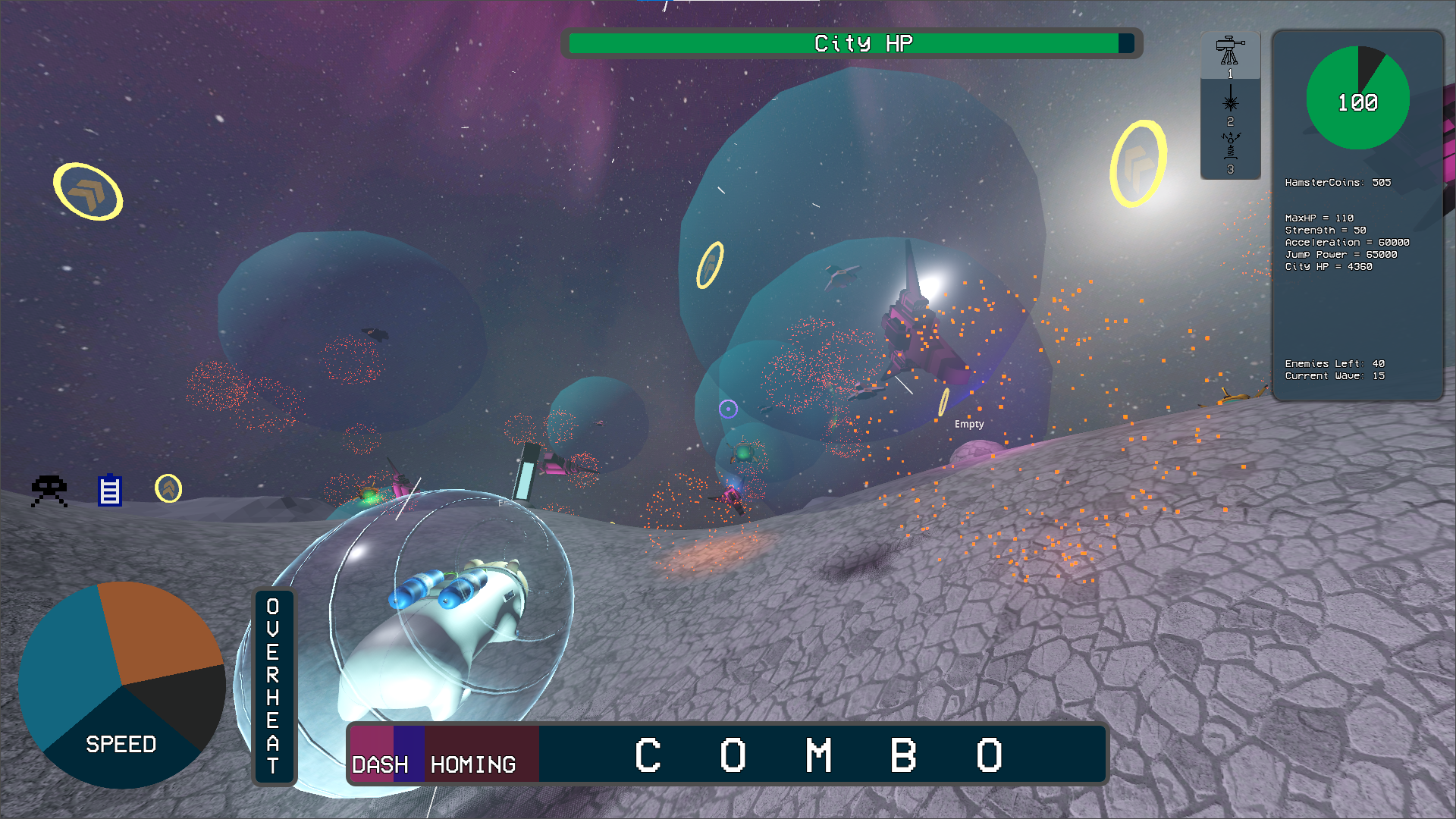Click the black alien invader icon
1456x819 pixels.
pos(49,491)
